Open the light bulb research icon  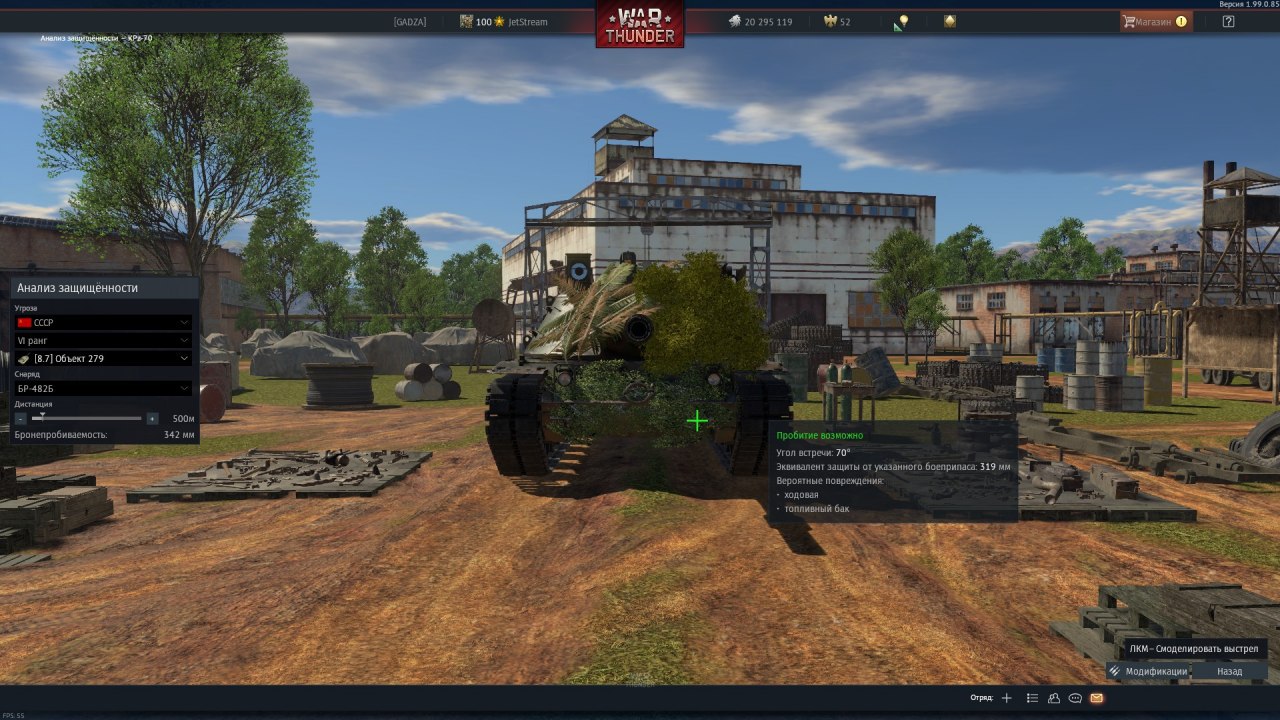[902, 21]
